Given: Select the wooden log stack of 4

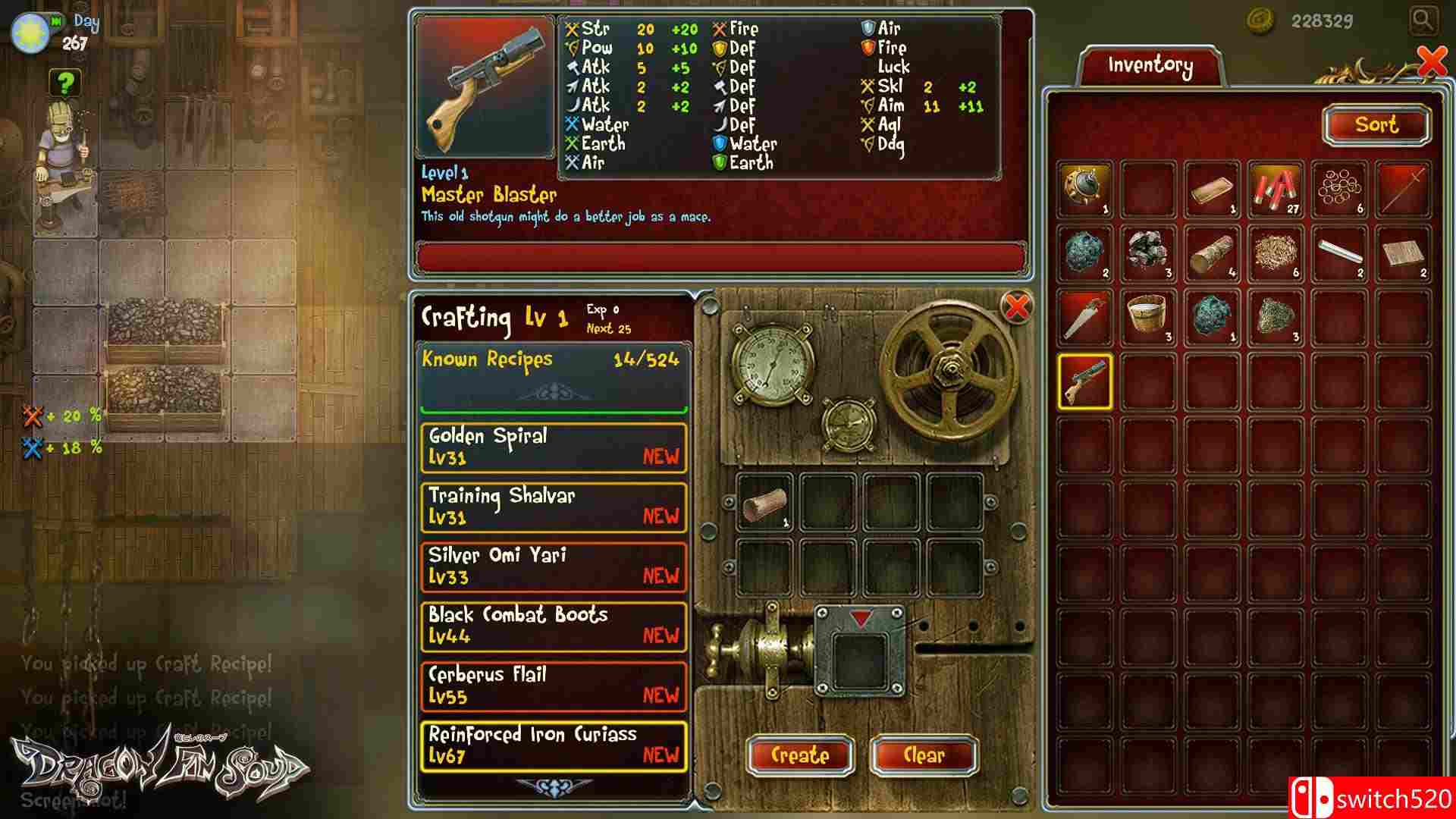Looking at the screenshot, I should coord(1210,254).
